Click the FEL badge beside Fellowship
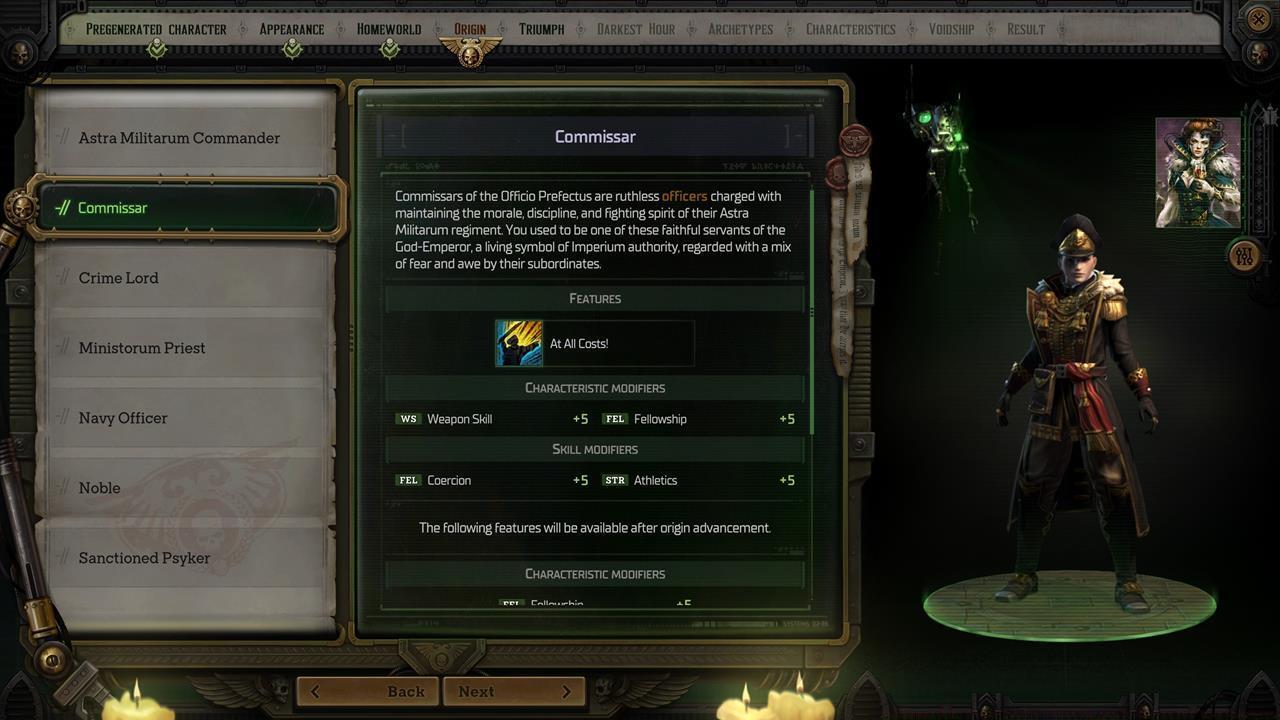The width and height of the screenshot is (1280, 720). (614, 419)
